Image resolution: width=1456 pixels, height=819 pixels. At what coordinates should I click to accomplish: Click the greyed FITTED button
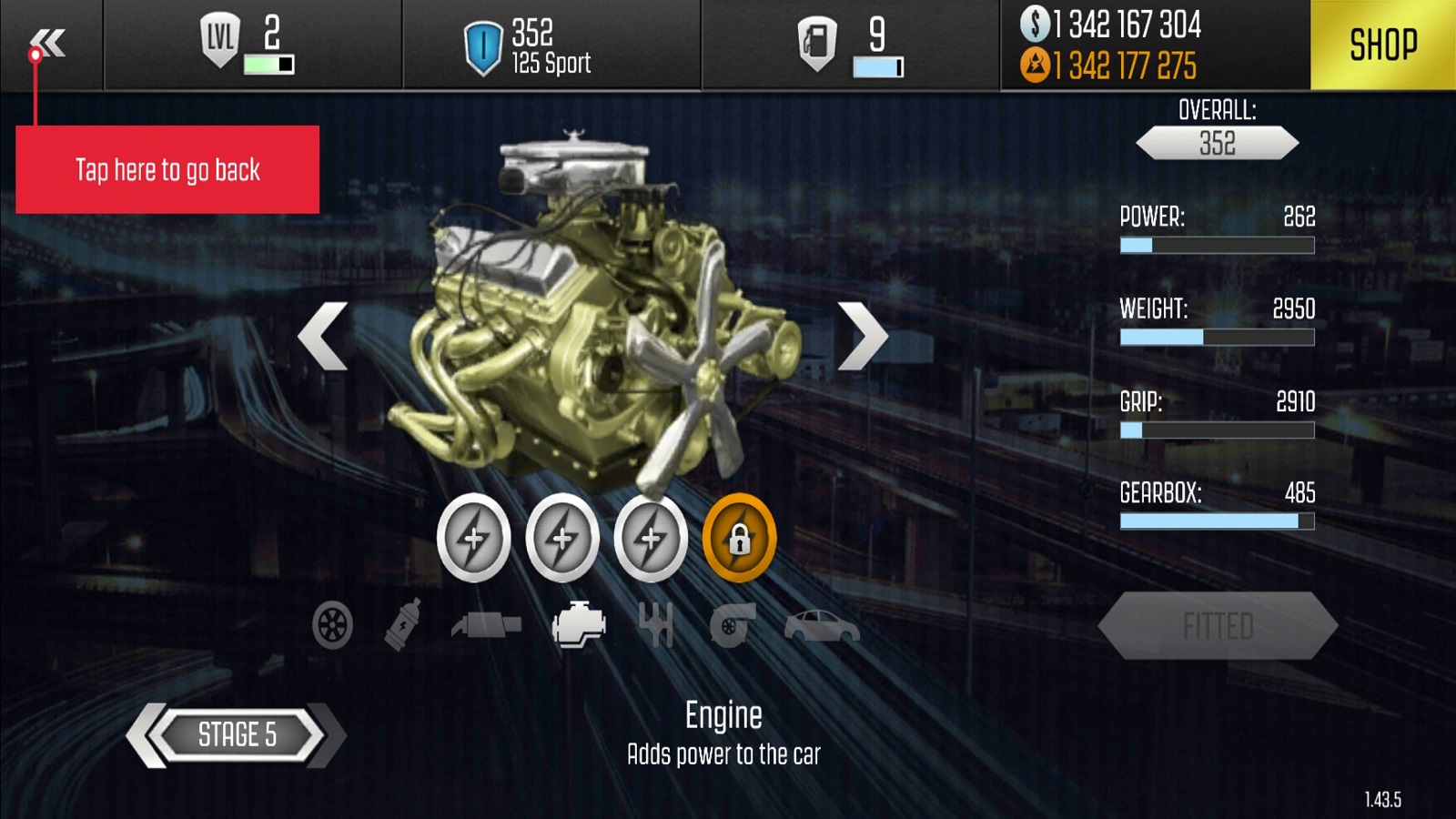click(x=1218, y=626)
